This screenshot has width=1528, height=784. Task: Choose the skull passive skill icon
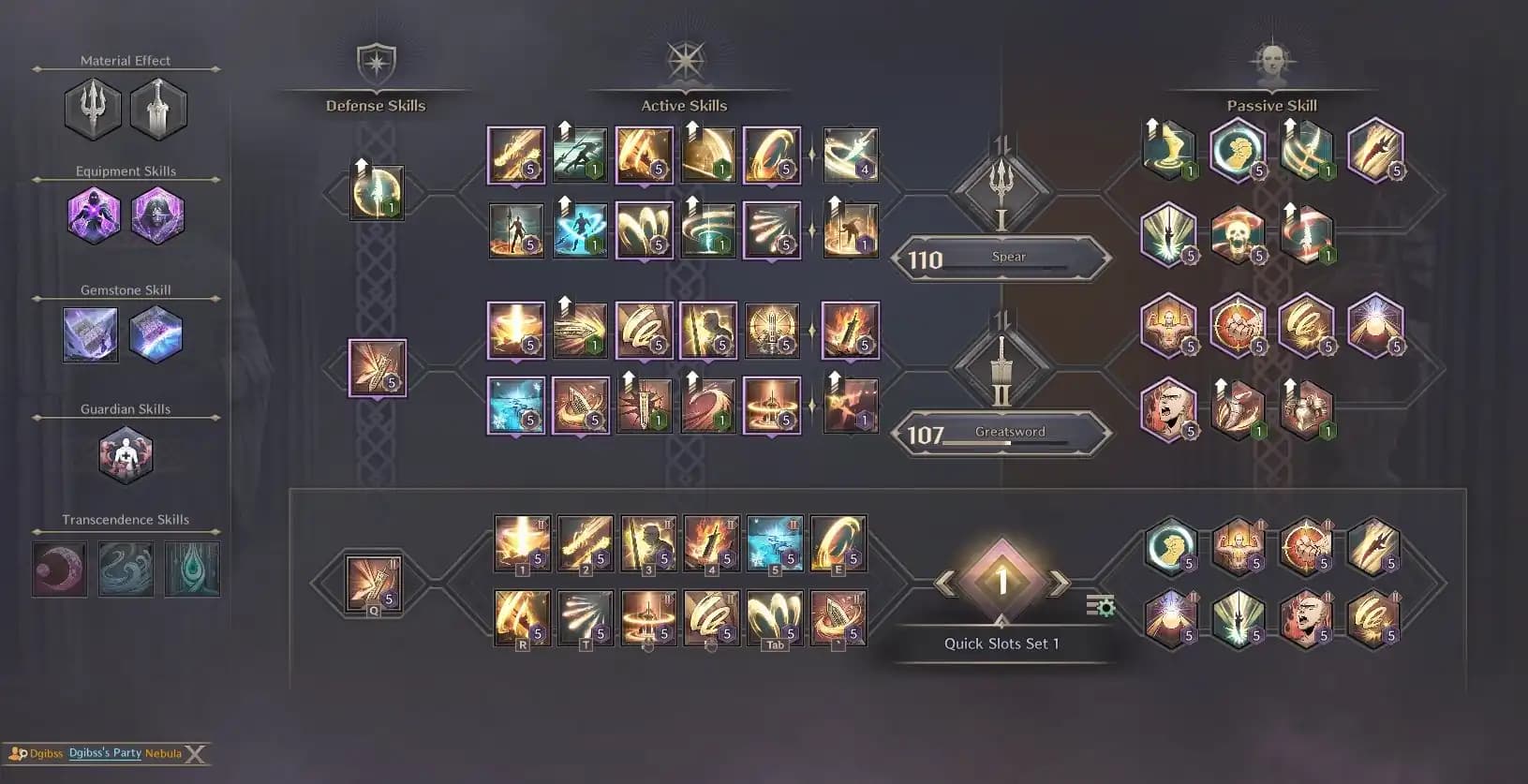tap(1238, 231)
